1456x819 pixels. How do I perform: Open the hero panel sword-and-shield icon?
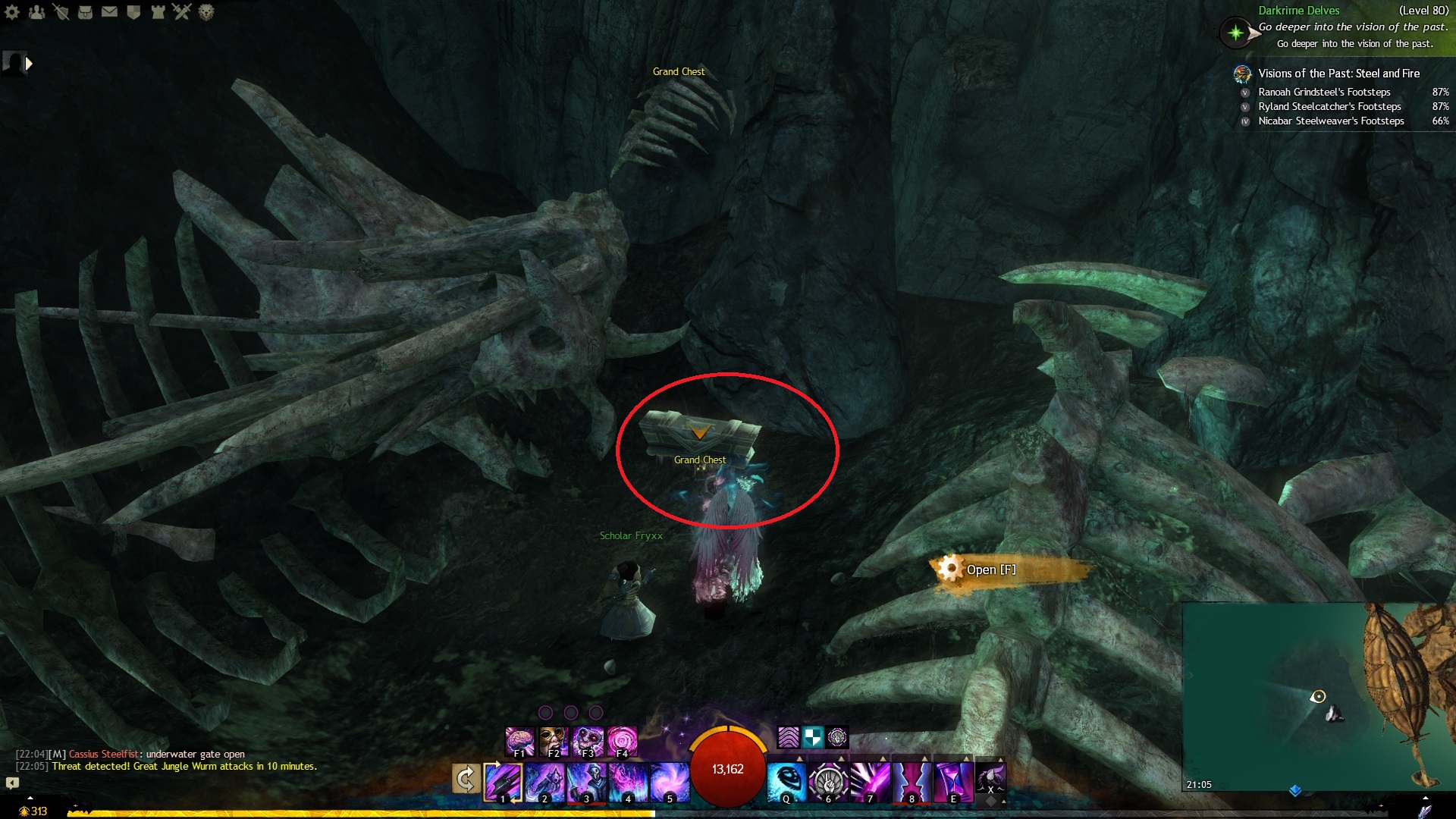(61, 12)
